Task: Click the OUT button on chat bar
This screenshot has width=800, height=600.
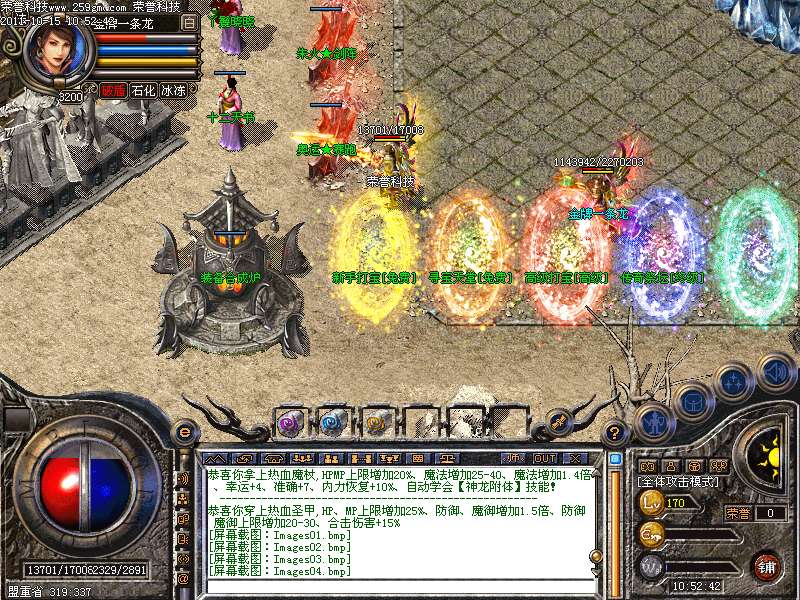Action: click(545, 457)
